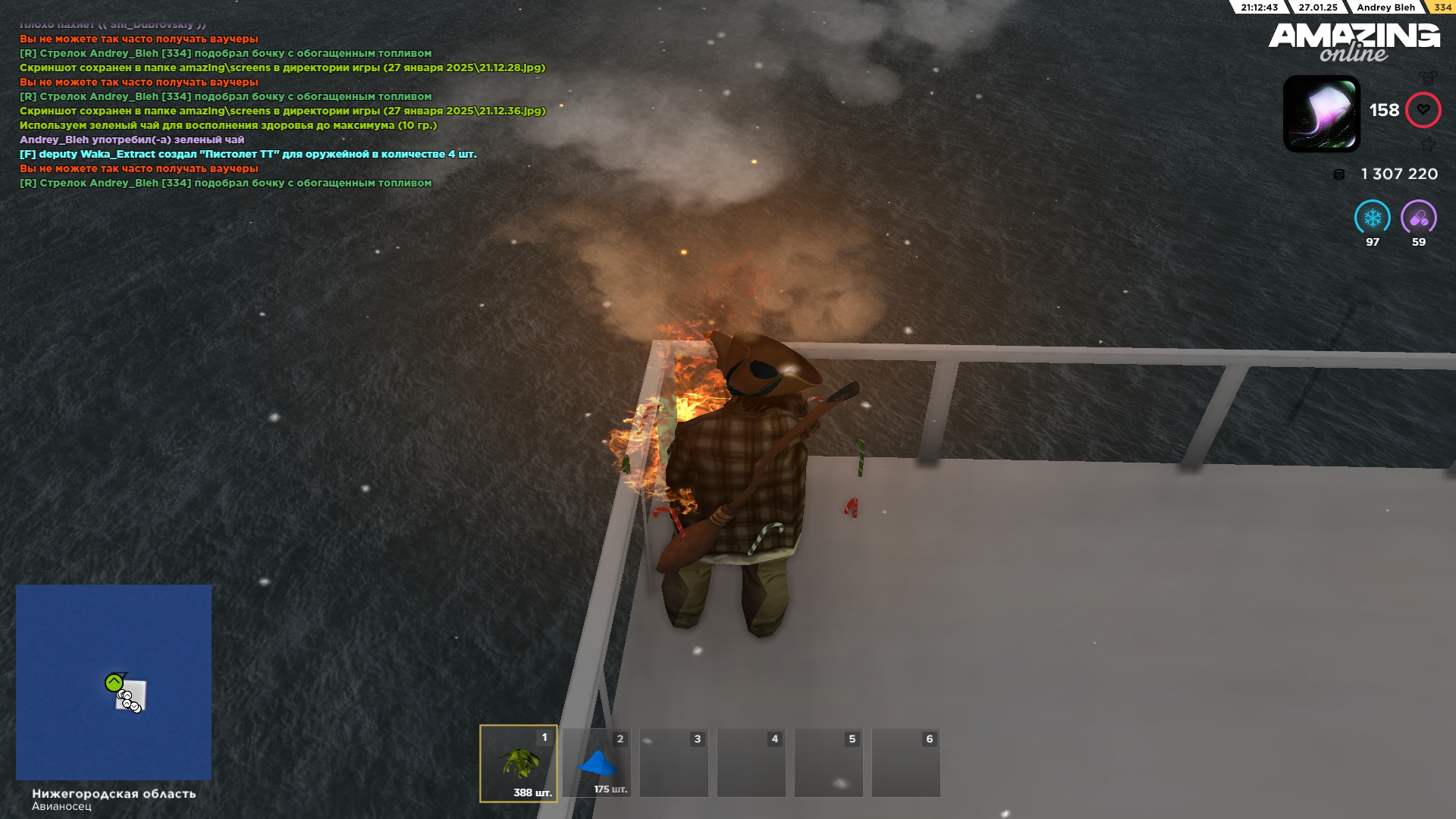Image resolution: width=1456 pixels, height=819 pixels.
Task: Select hotbar slot 1 with green herb
Action: tap(519, 763)
